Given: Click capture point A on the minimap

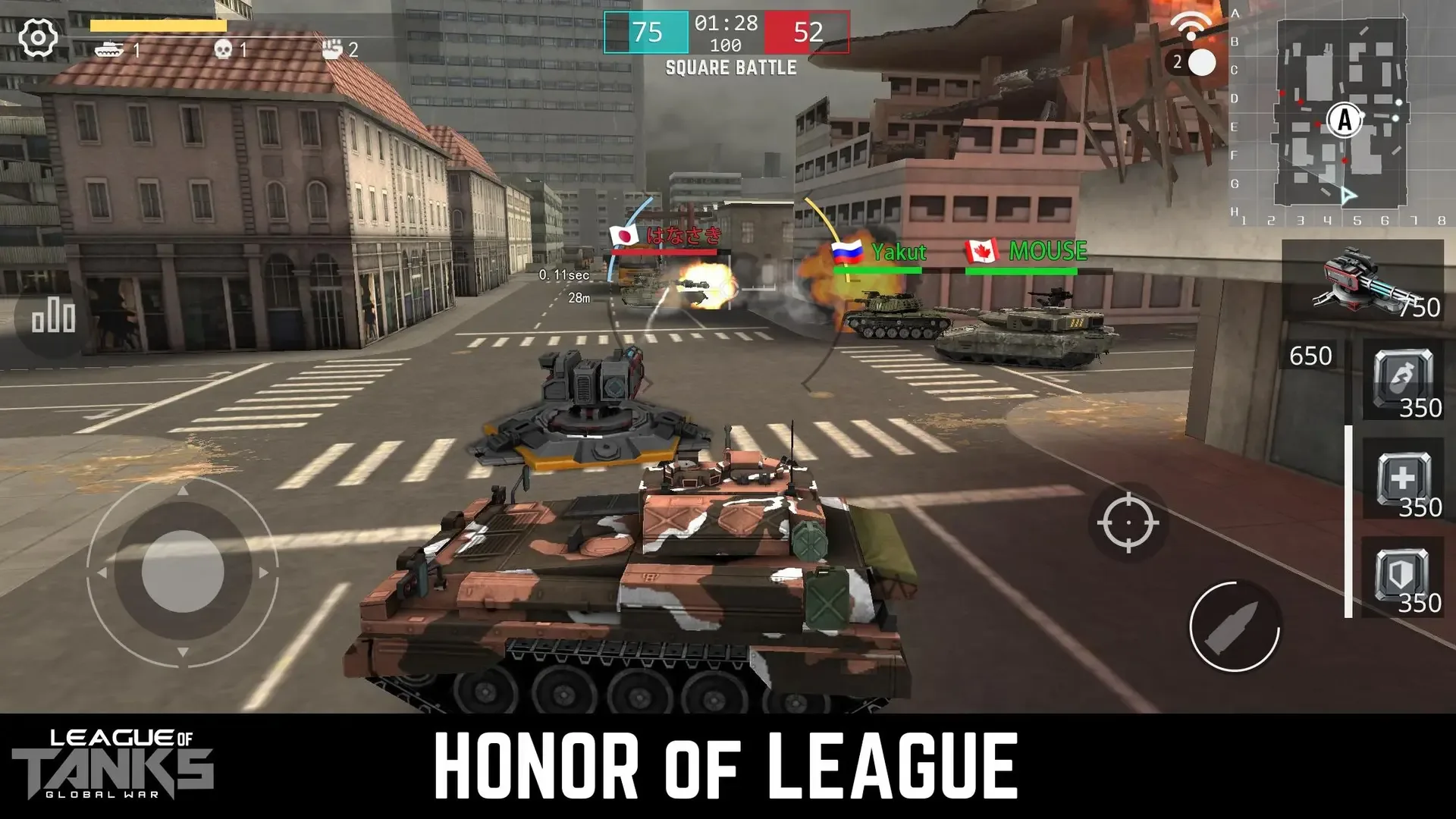Looking at the screenshot, I should point(1344,120).
